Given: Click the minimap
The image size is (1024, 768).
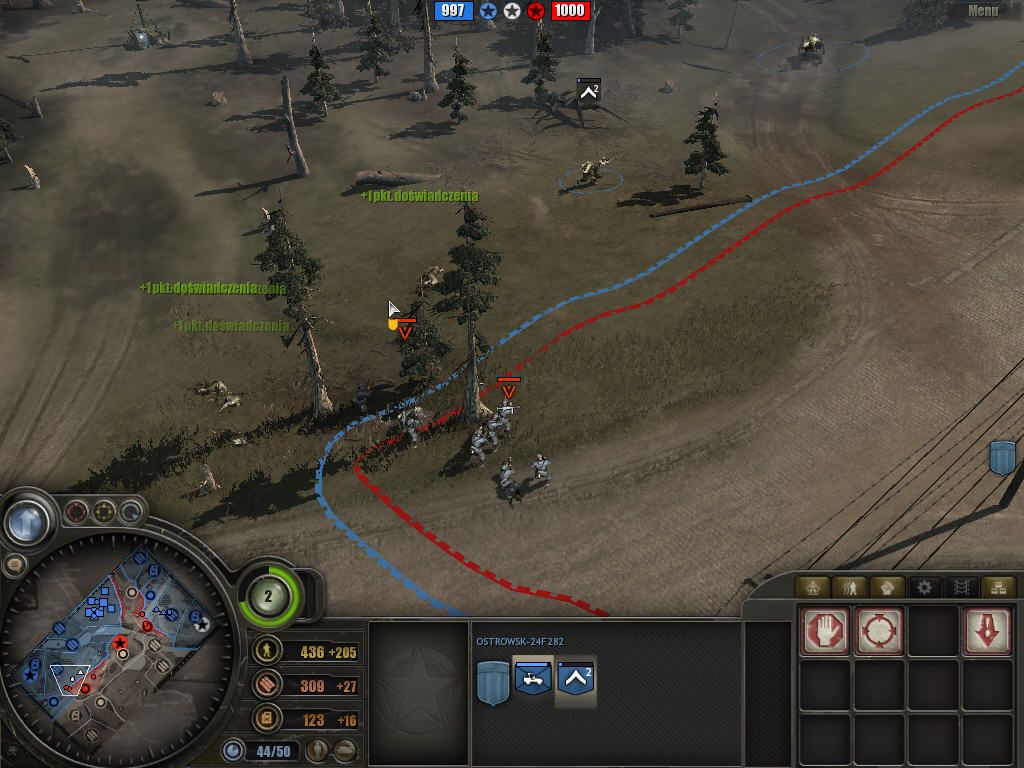Looking at the screenshot, I should coord(118,640).
